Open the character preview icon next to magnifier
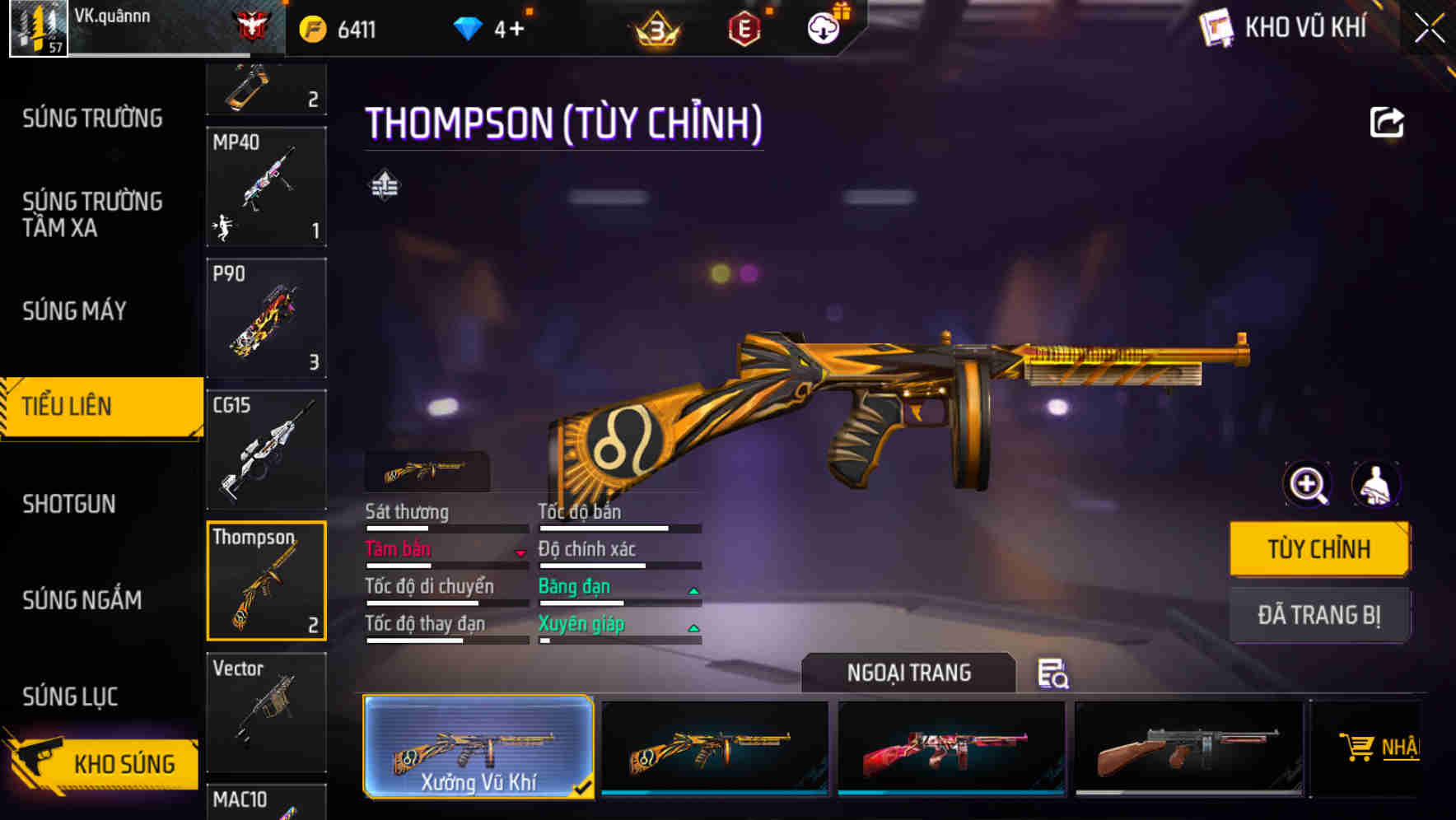The height and width of the screenshot is (820, 1456). [x=1378, y=485]
